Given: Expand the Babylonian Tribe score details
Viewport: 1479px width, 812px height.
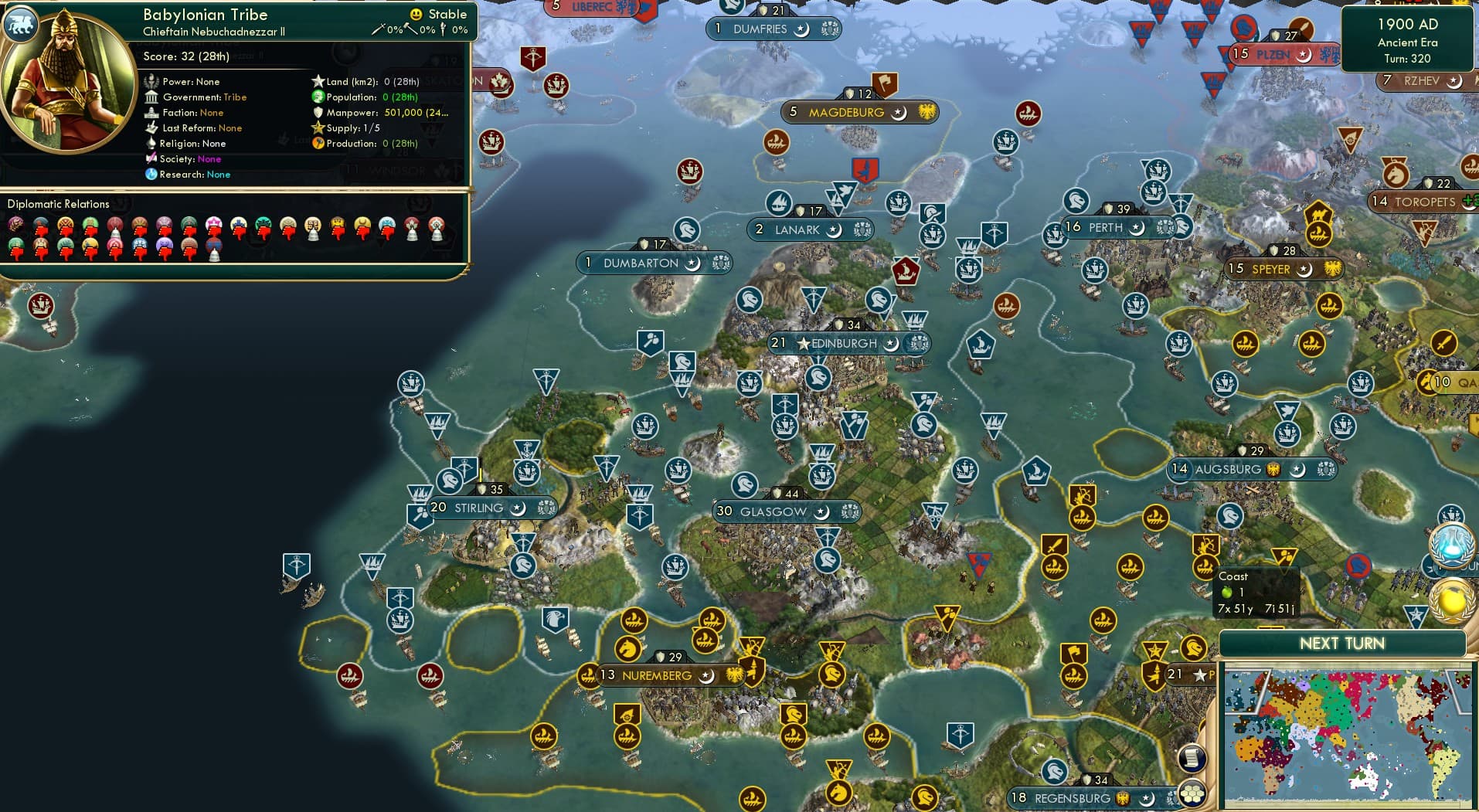Looking at the screenshot, I should (185, 56).
